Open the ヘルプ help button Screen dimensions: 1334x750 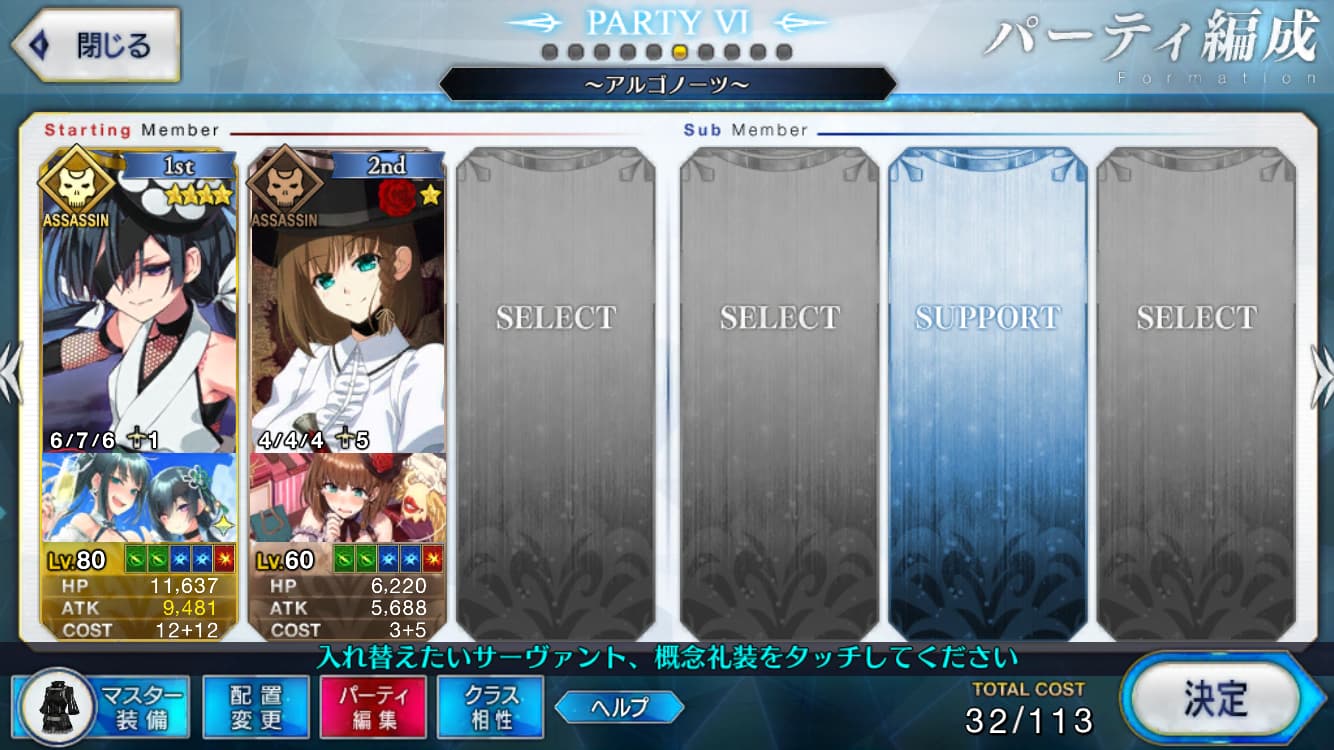pos(619,707)
